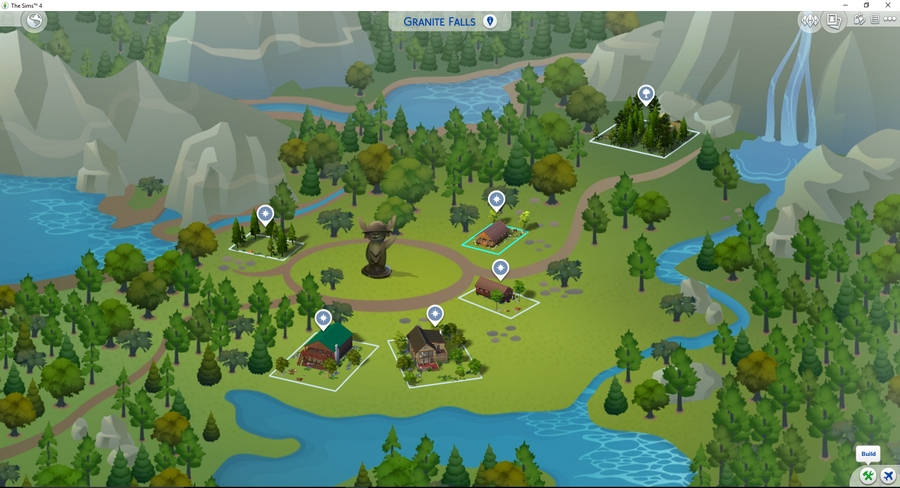Select the map pin over the teal-outlined lot

tap(496, 200)
